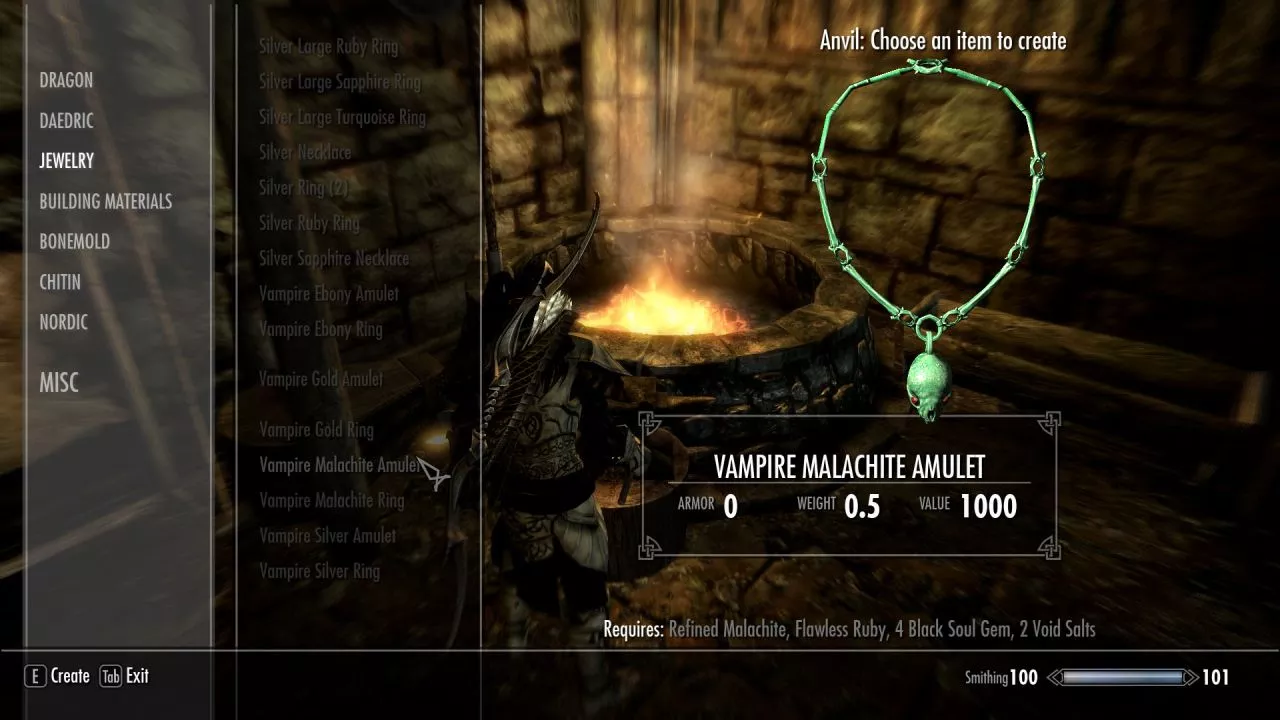Choose the Silver Sapphire Necklace entry
The width and height of the screenshot is (1280, 720).
pyautogui.click(x=334, y=258)
